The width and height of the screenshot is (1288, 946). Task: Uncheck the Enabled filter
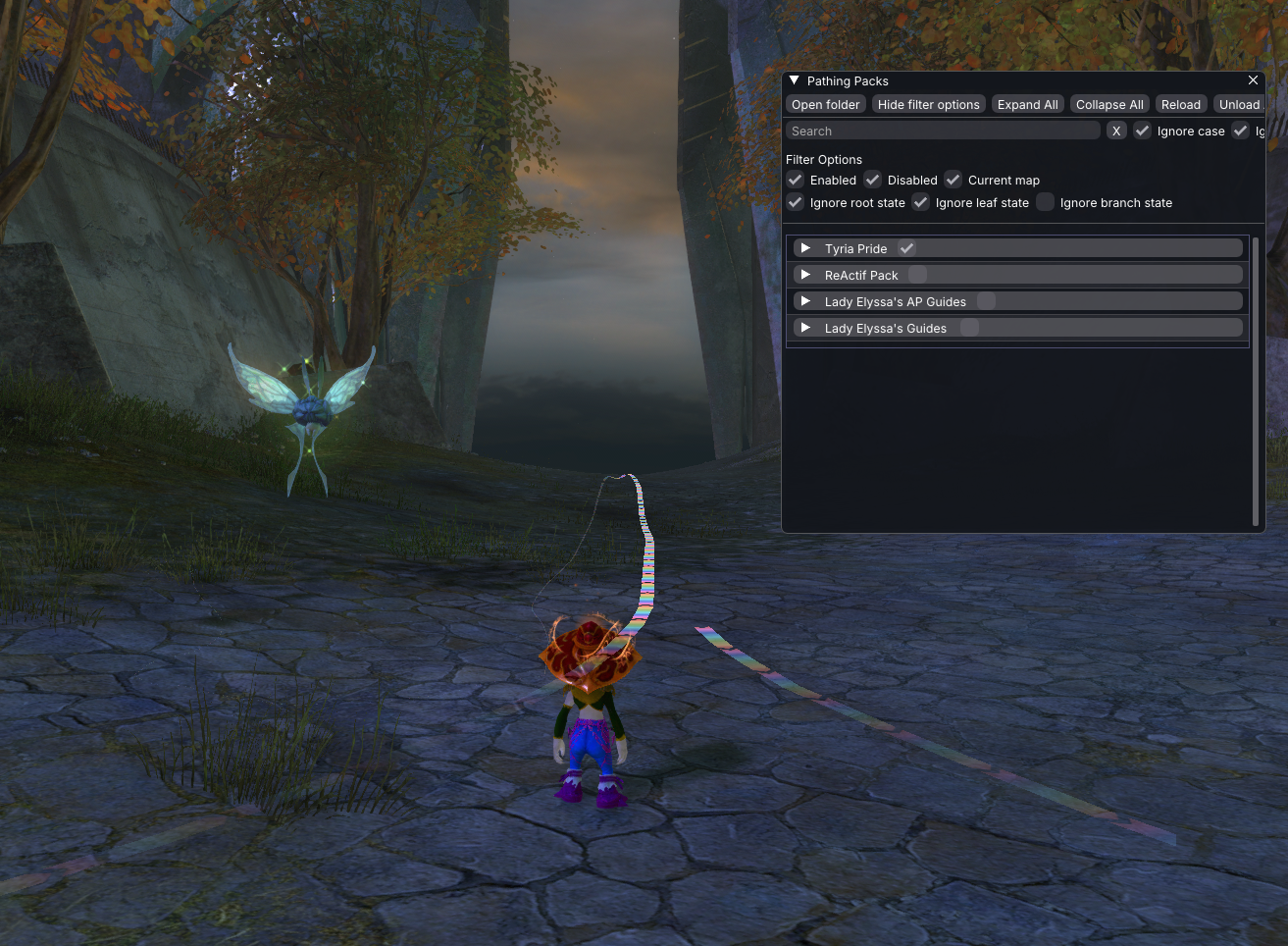[796, 181]
